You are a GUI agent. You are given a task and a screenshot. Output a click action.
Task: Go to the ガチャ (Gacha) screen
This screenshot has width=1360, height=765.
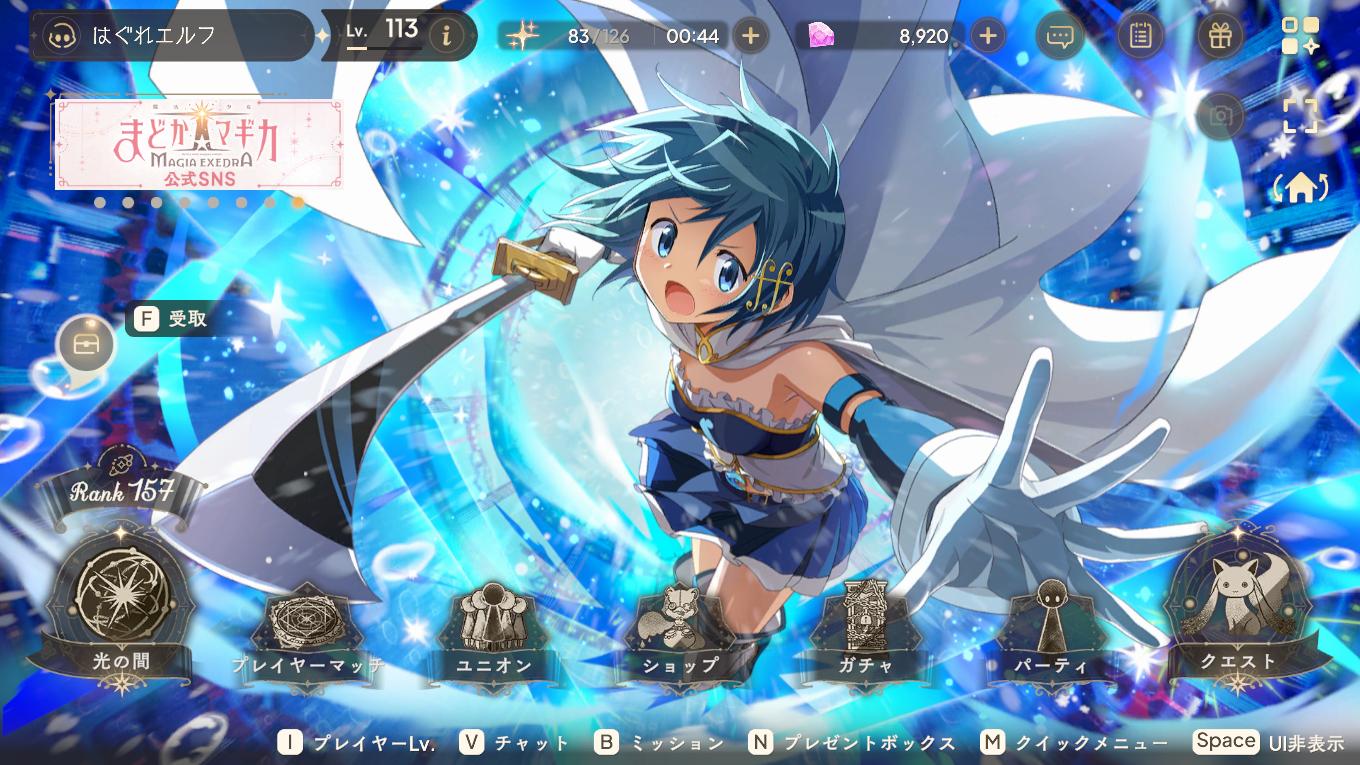[x=866, y=630]
